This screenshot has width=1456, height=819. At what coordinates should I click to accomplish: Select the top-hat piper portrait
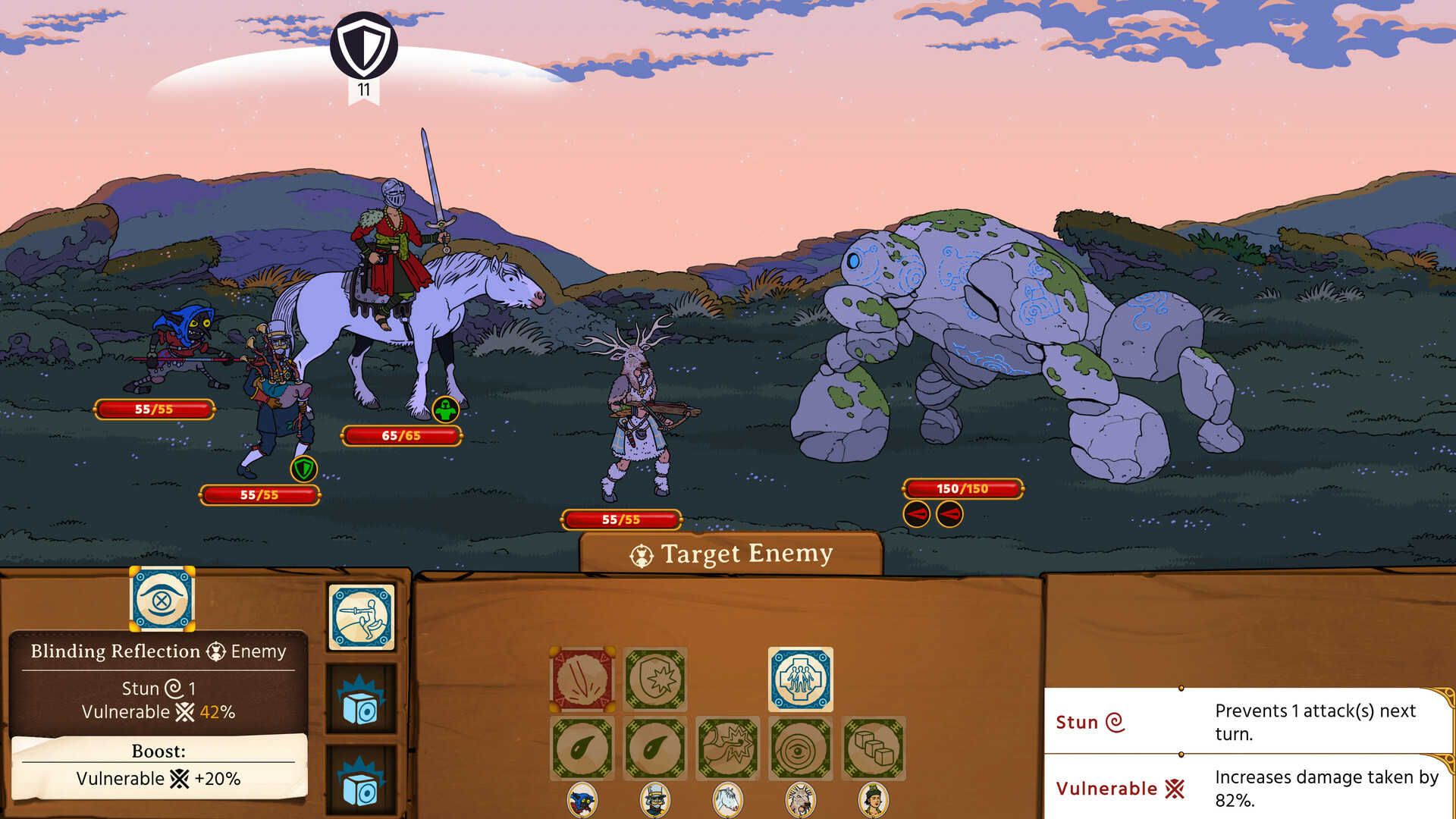655,800
